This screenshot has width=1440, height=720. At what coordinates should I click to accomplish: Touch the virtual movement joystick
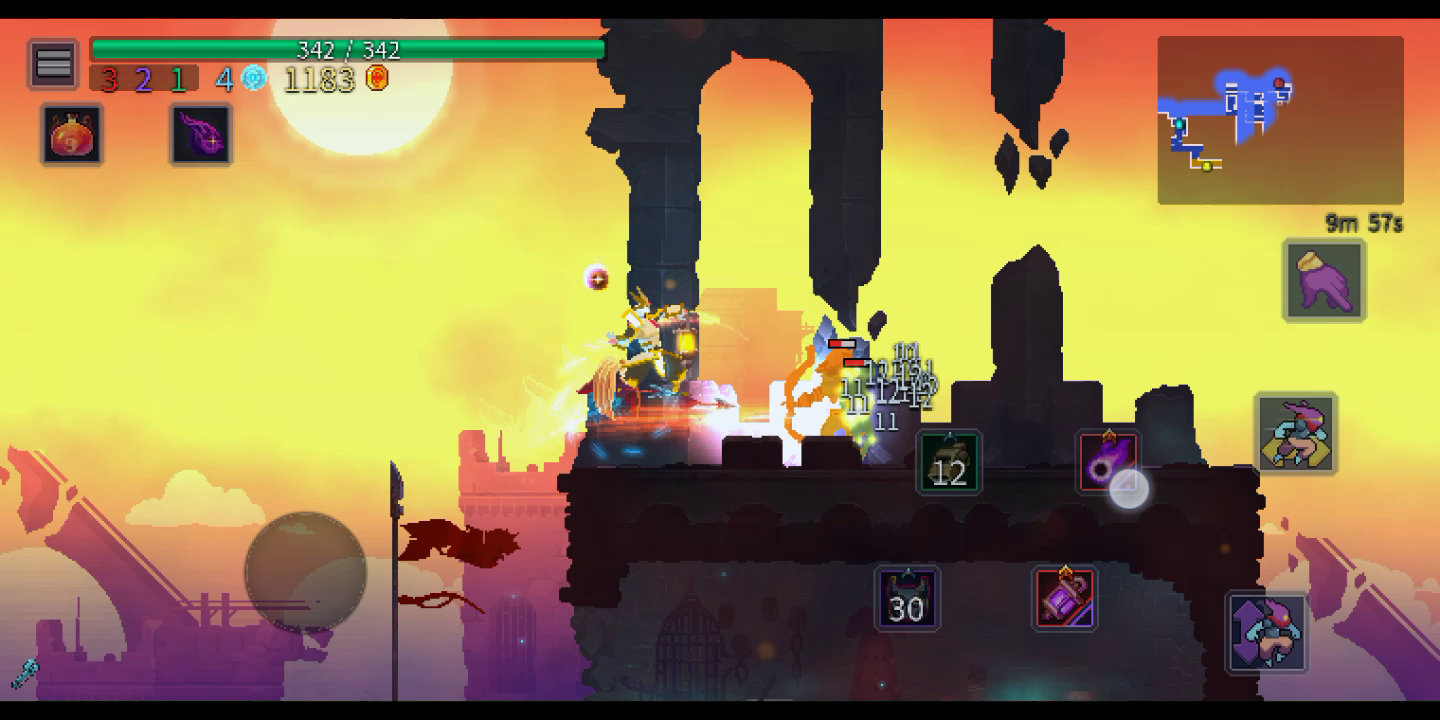tap(306, 572)
